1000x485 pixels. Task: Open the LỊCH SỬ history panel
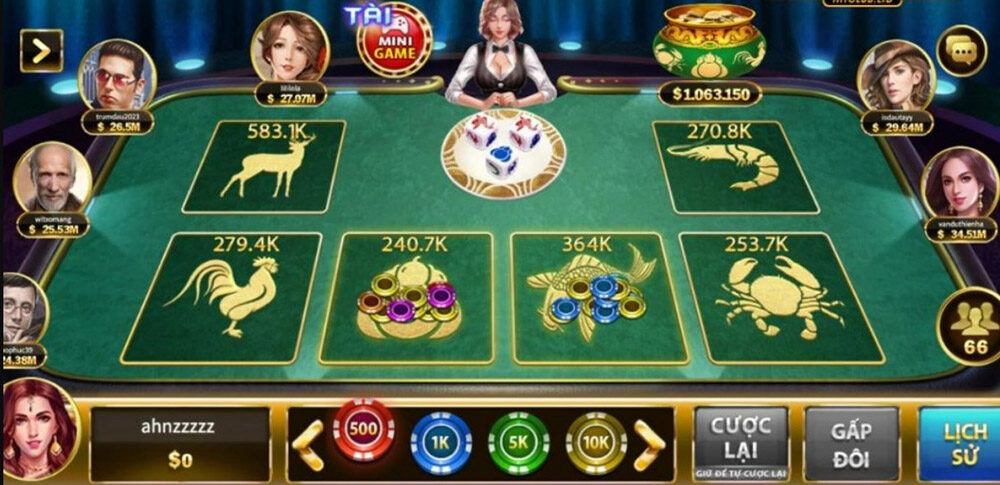(962, 443)
